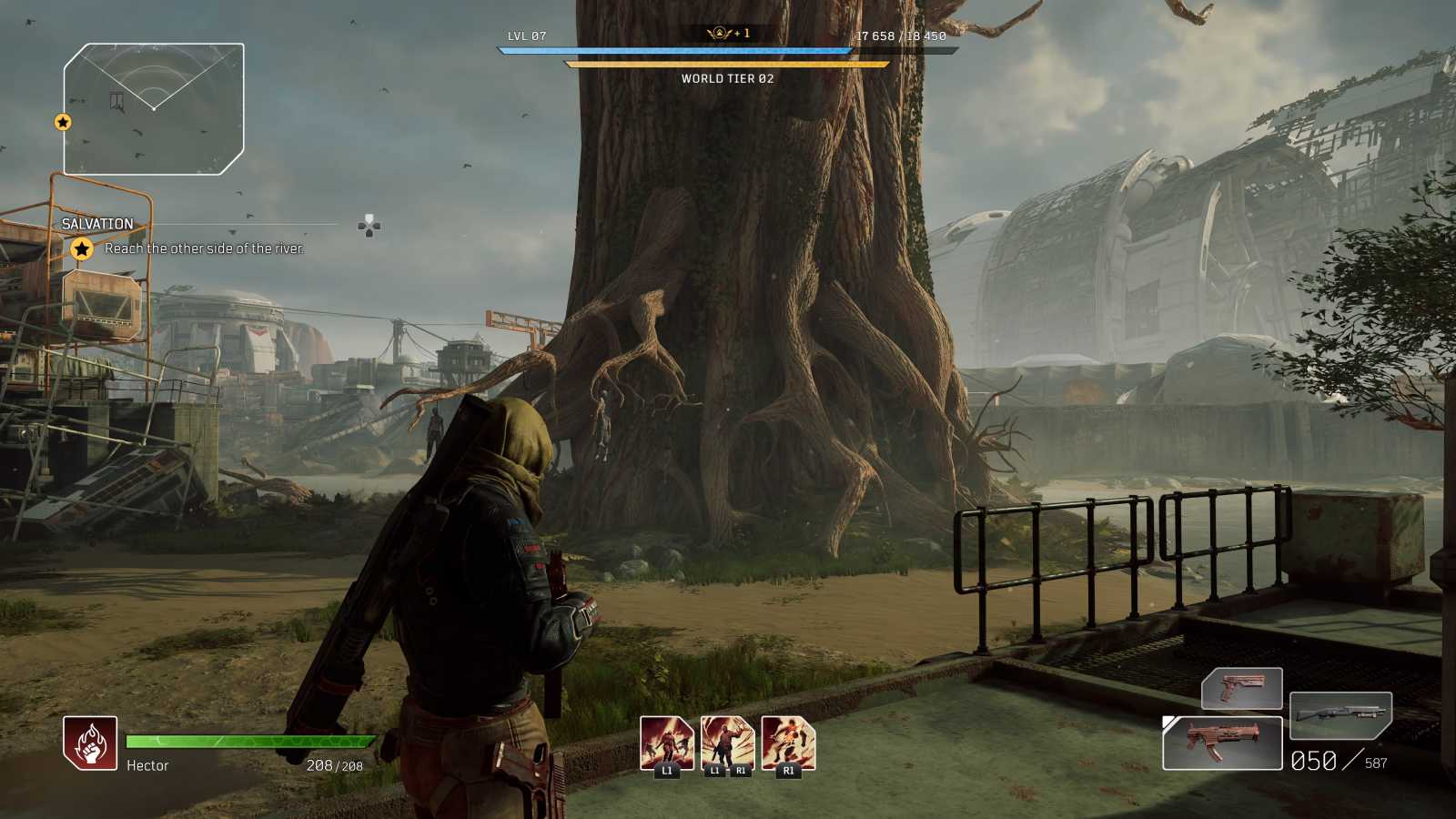Click the World Tier 02 indicator
Screen dimensions: 1456x819
coord(727,78)
